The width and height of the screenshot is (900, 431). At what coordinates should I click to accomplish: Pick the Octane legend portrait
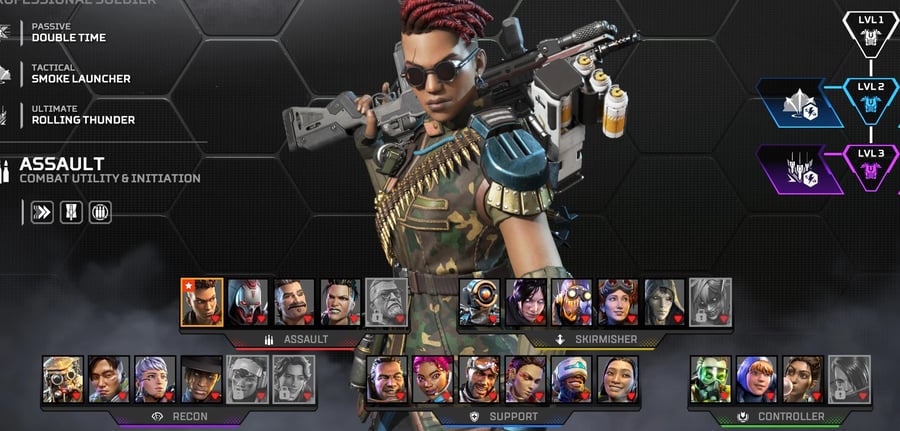[x=572, y=302]
